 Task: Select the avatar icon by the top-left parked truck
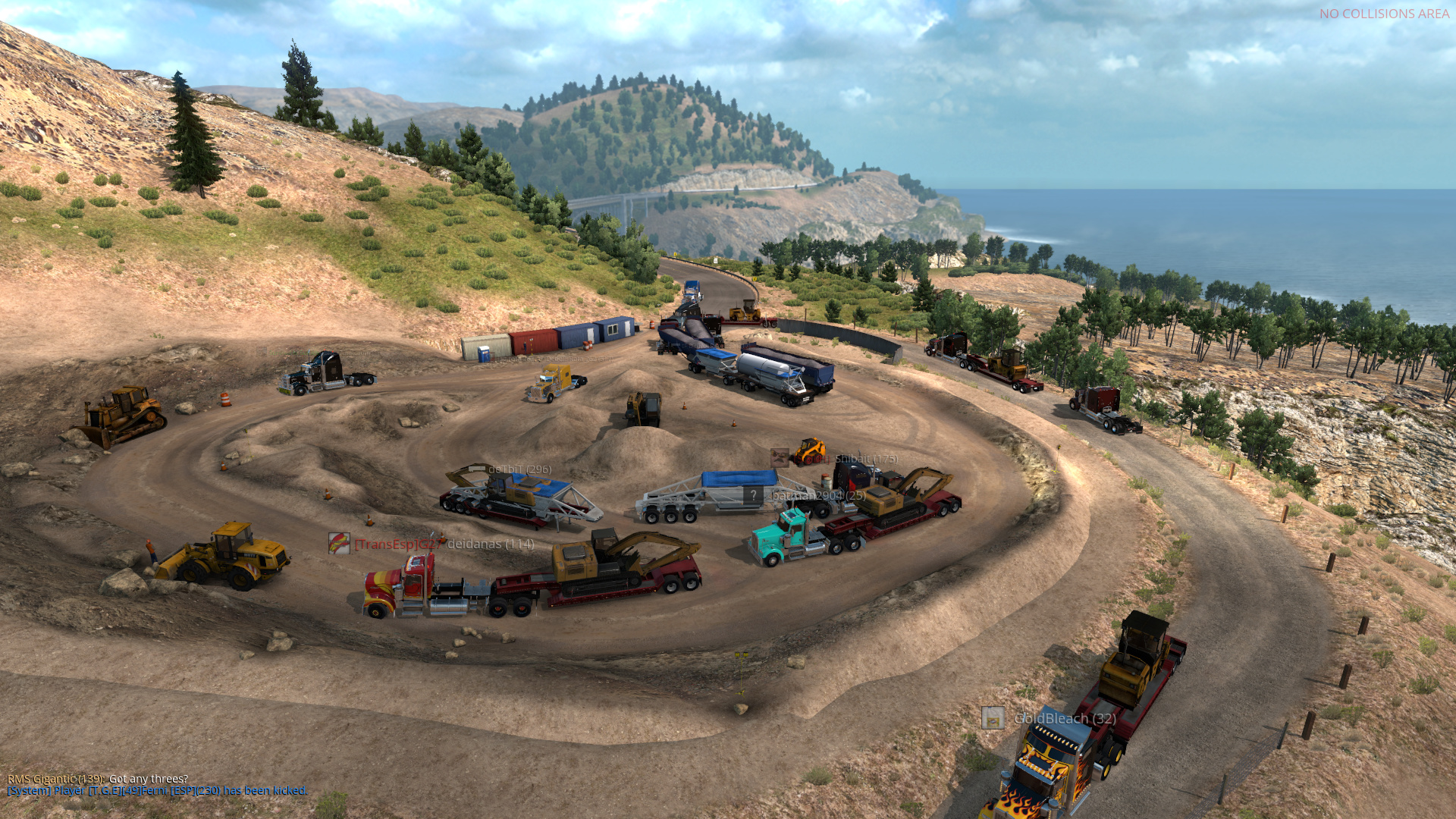[262, 352]
